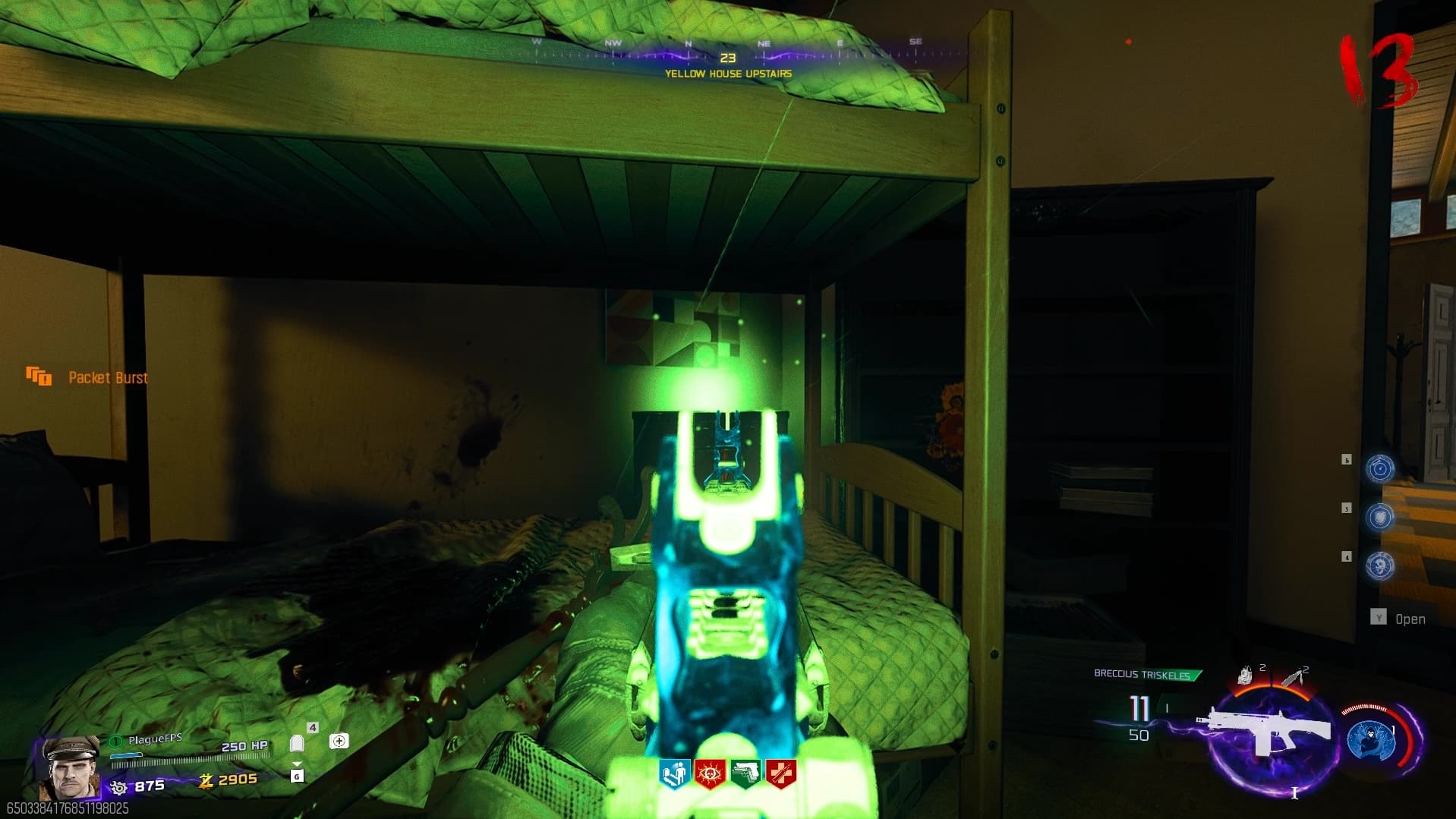This screenshot has height=819, width=1456.
Task: Select the tactical equipment icon
Action: pos(1245,675)
